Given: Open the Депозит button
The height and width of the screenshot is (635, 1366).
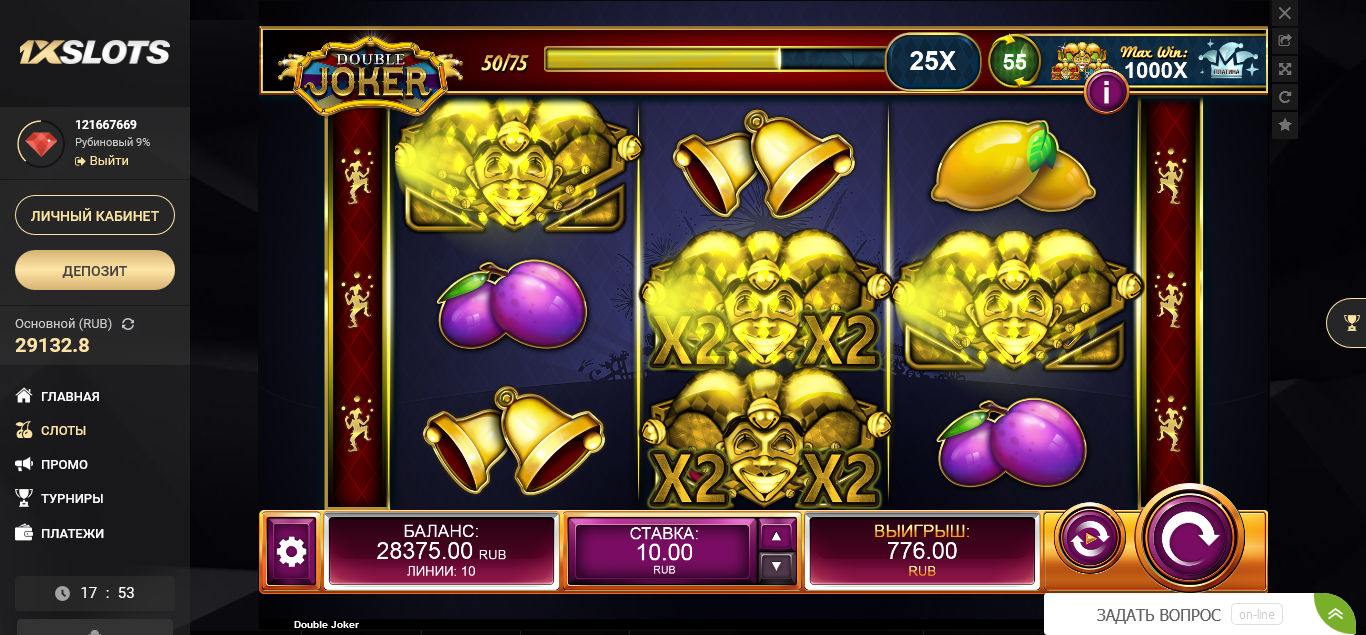Looking at the screenshot, I should pos(95,270).
